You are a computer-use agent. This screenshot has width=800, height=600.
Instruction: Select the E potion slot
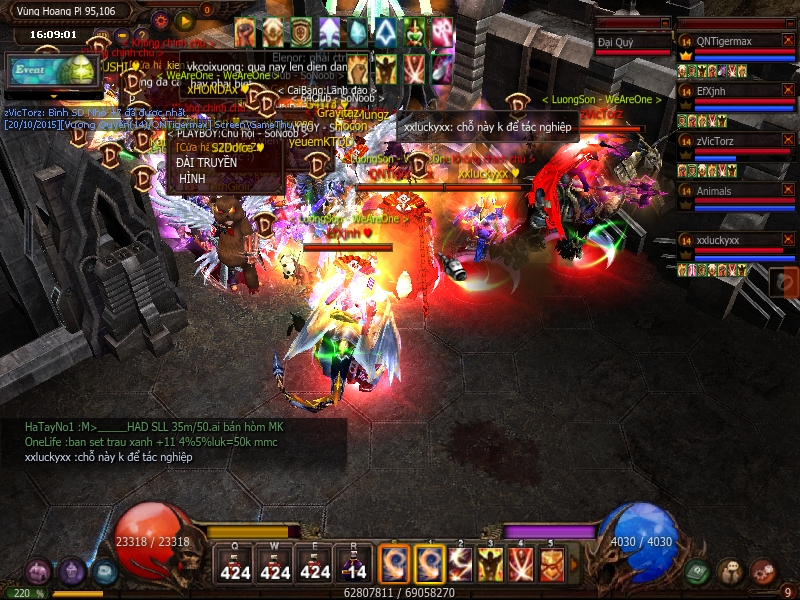click(315, 564)
